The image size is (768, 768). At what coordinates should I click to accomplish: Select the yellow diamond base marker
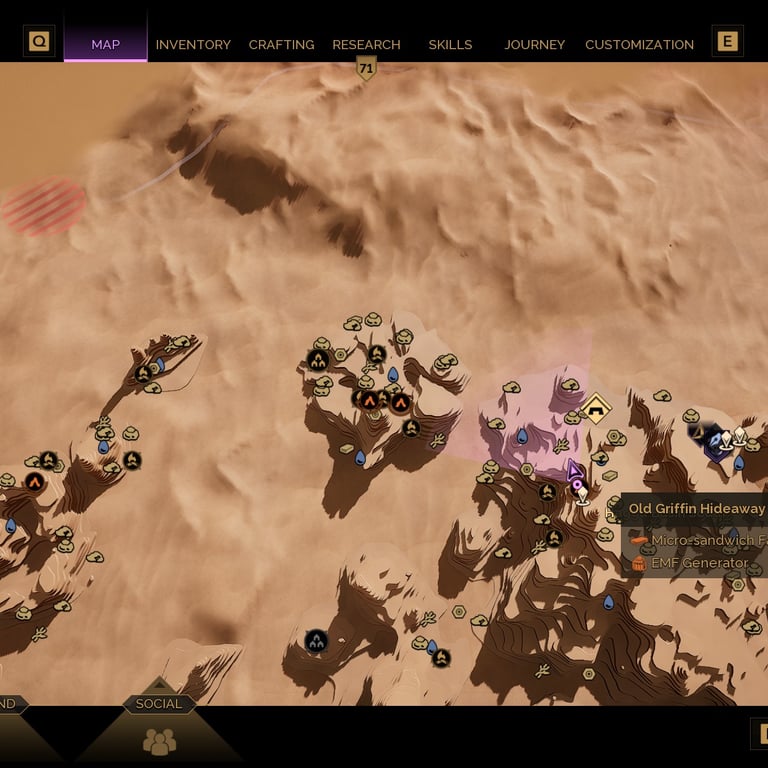point(596,407)
